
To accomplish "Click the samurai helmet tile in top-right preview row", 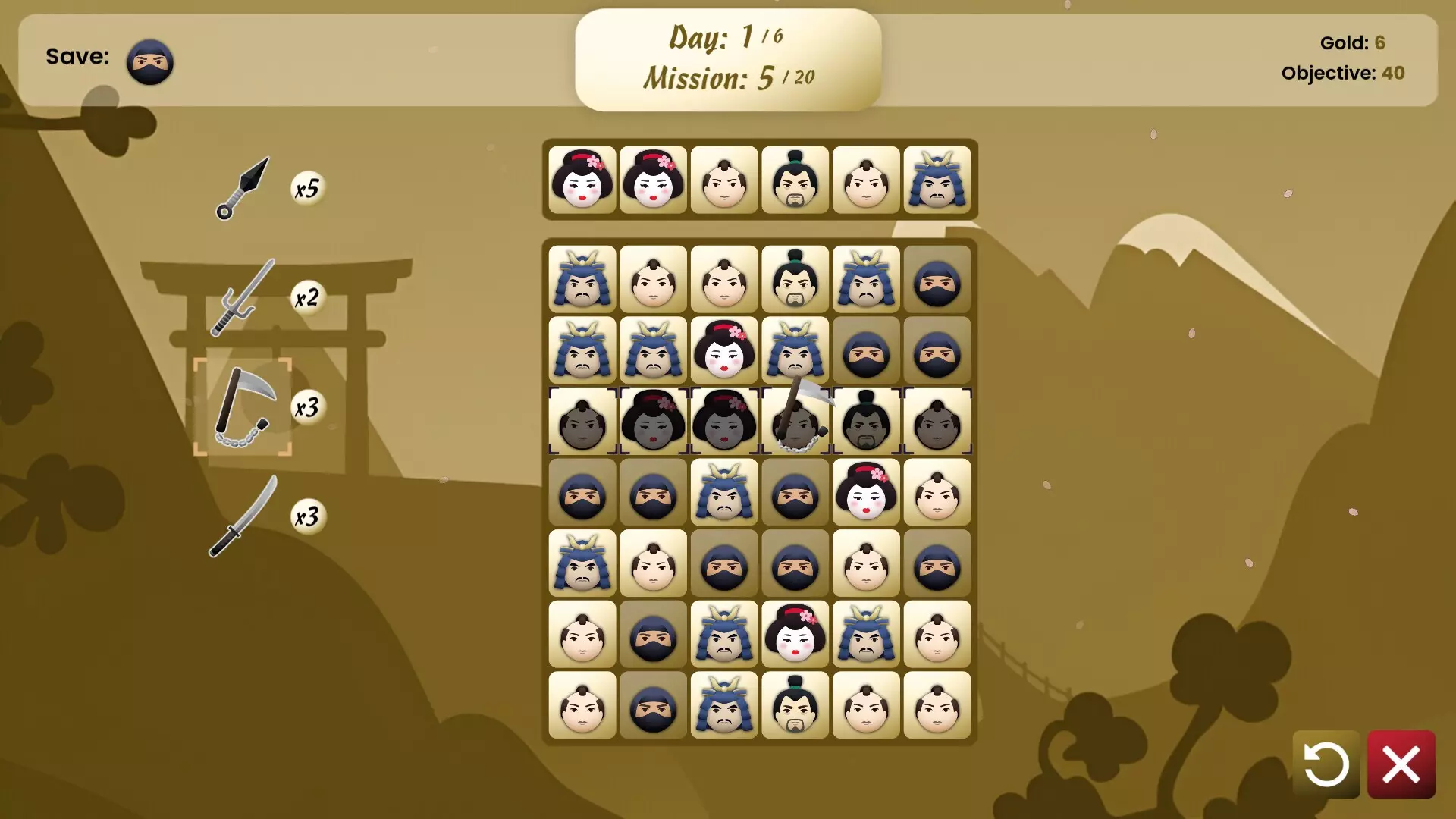I will [x=937, y=180].
